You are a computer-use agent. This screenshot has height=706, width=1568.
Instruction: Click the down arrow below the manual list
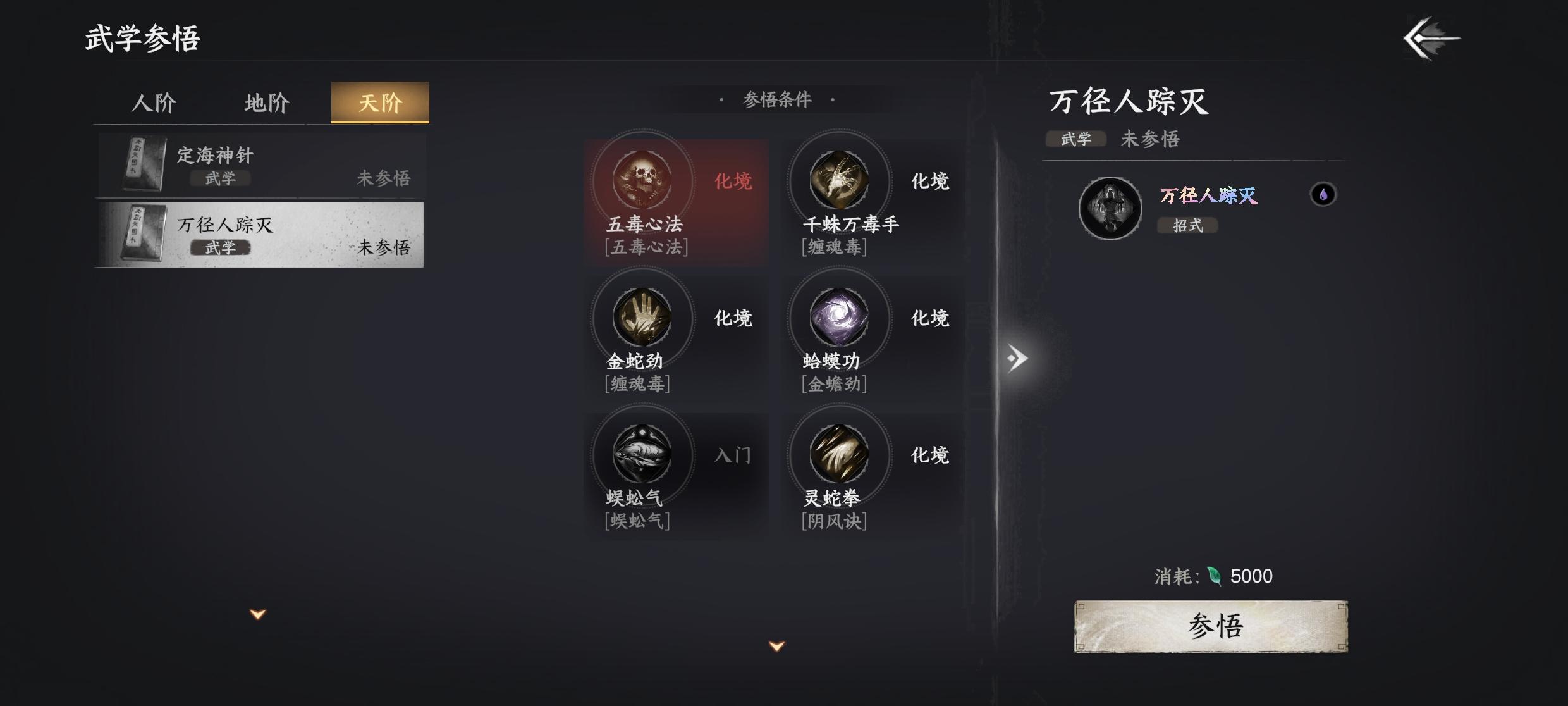coord(256,612)
